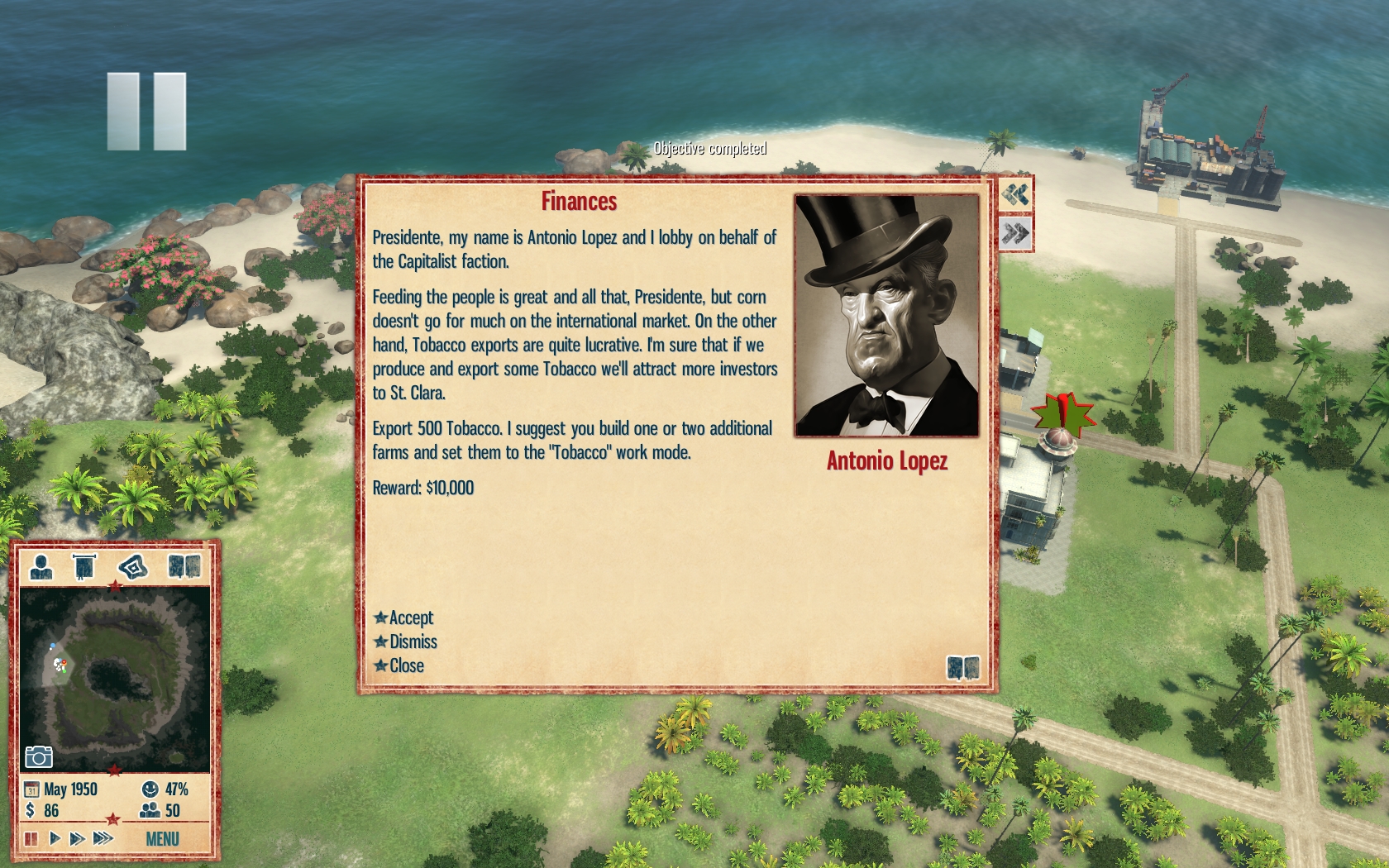Screen dimensions: 1389x868
Task: Toggle the island overlay map icon
Action: (x=133, y=567)
